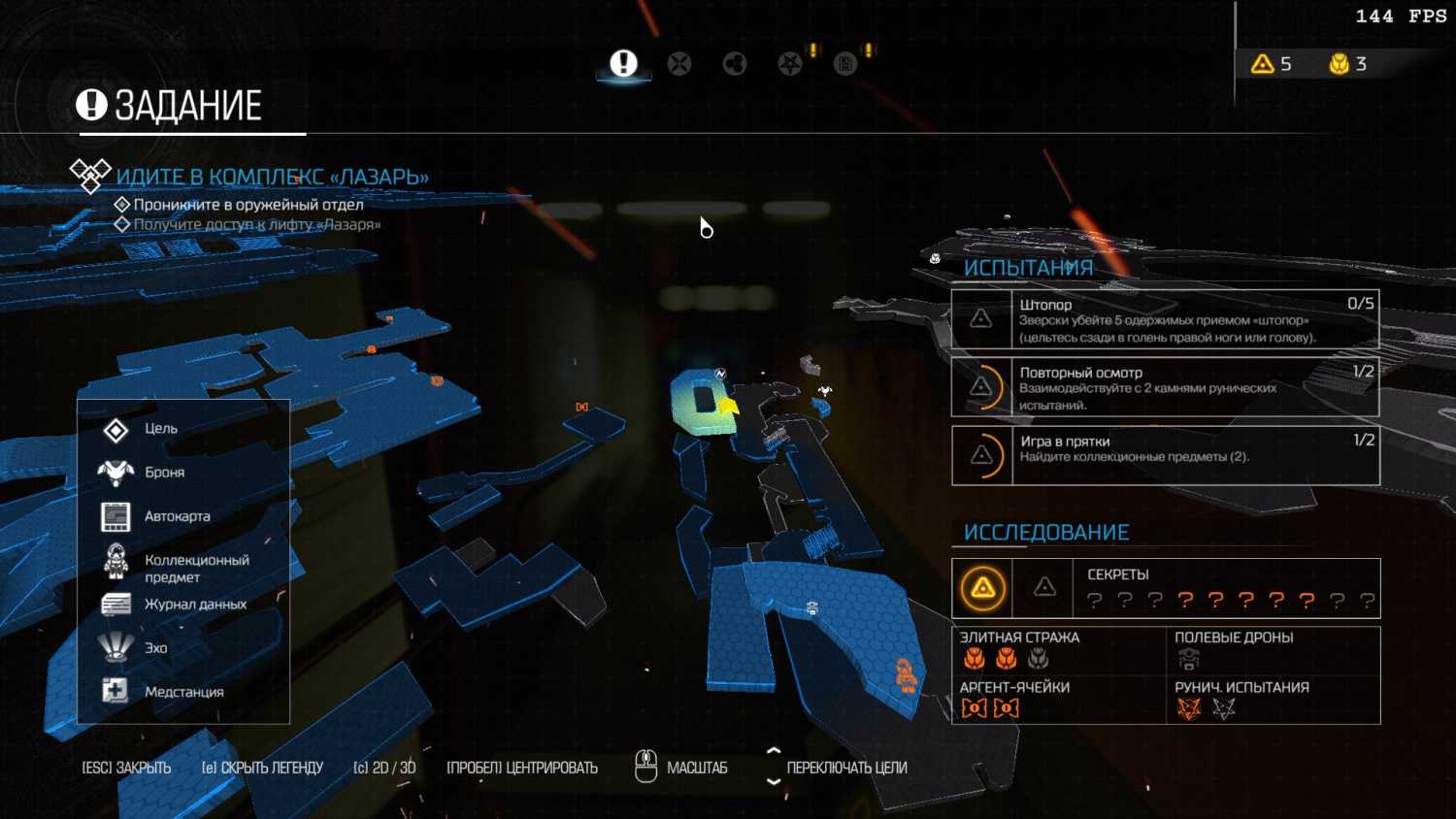
Task: Click the glowing orange secrets triangle icon
Action: pyautogui.click(x=982, y=588)
